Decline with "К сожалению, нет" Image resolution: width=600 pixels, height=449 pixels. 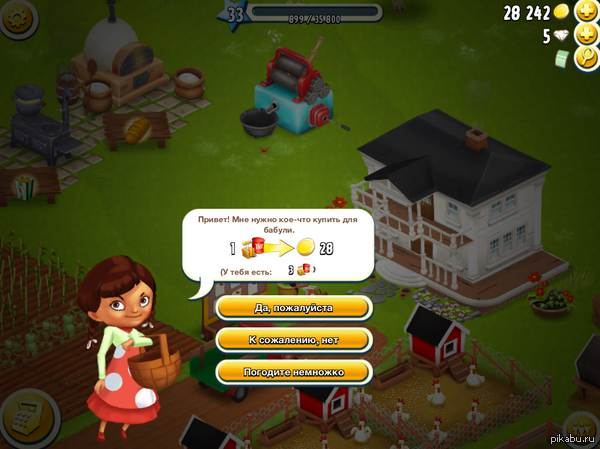tap(293, 340)
